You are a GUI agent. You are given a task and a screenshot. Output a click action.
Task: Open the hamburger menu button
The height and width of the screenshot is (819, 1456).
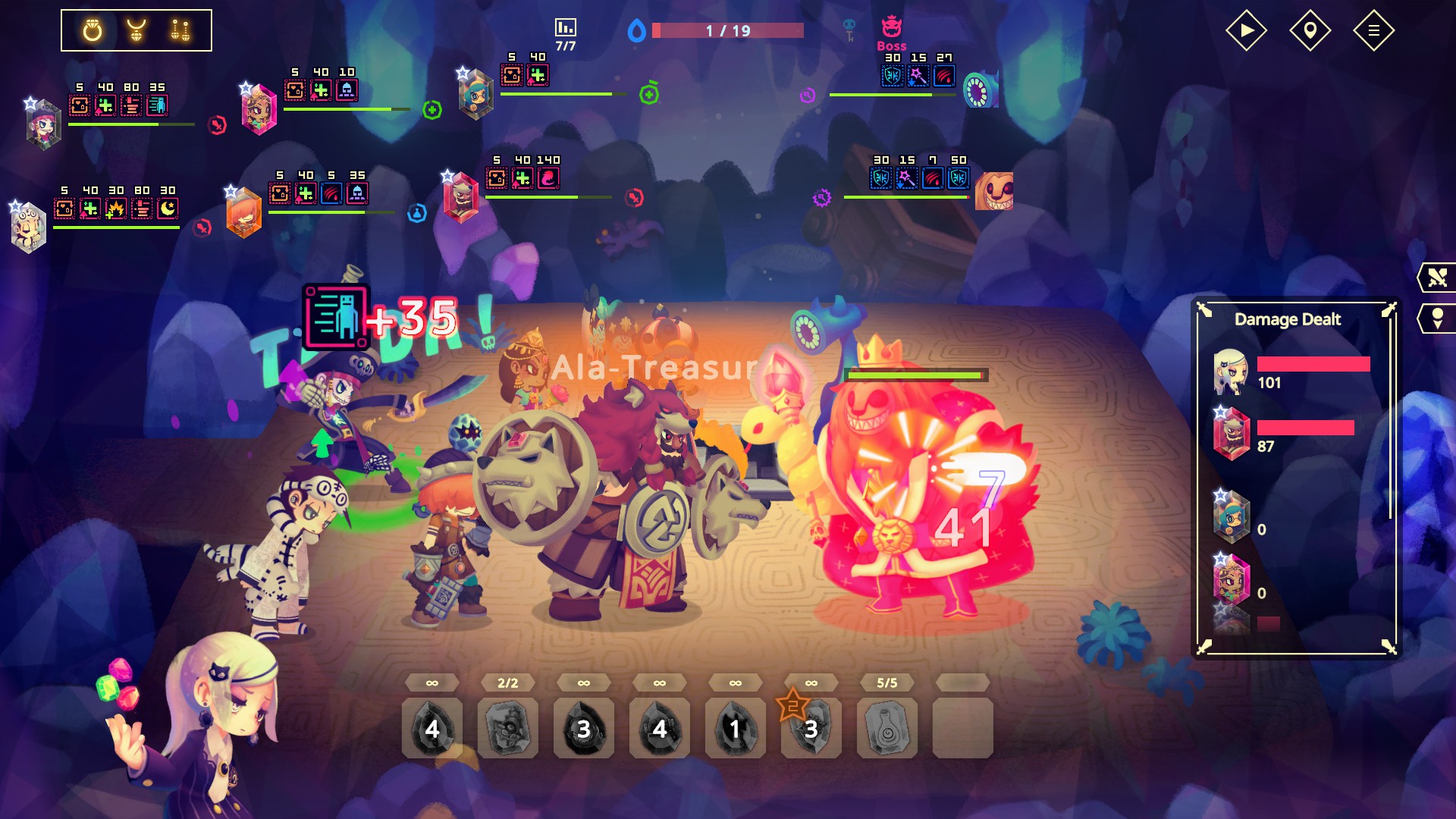click(x=1373, y=31)
